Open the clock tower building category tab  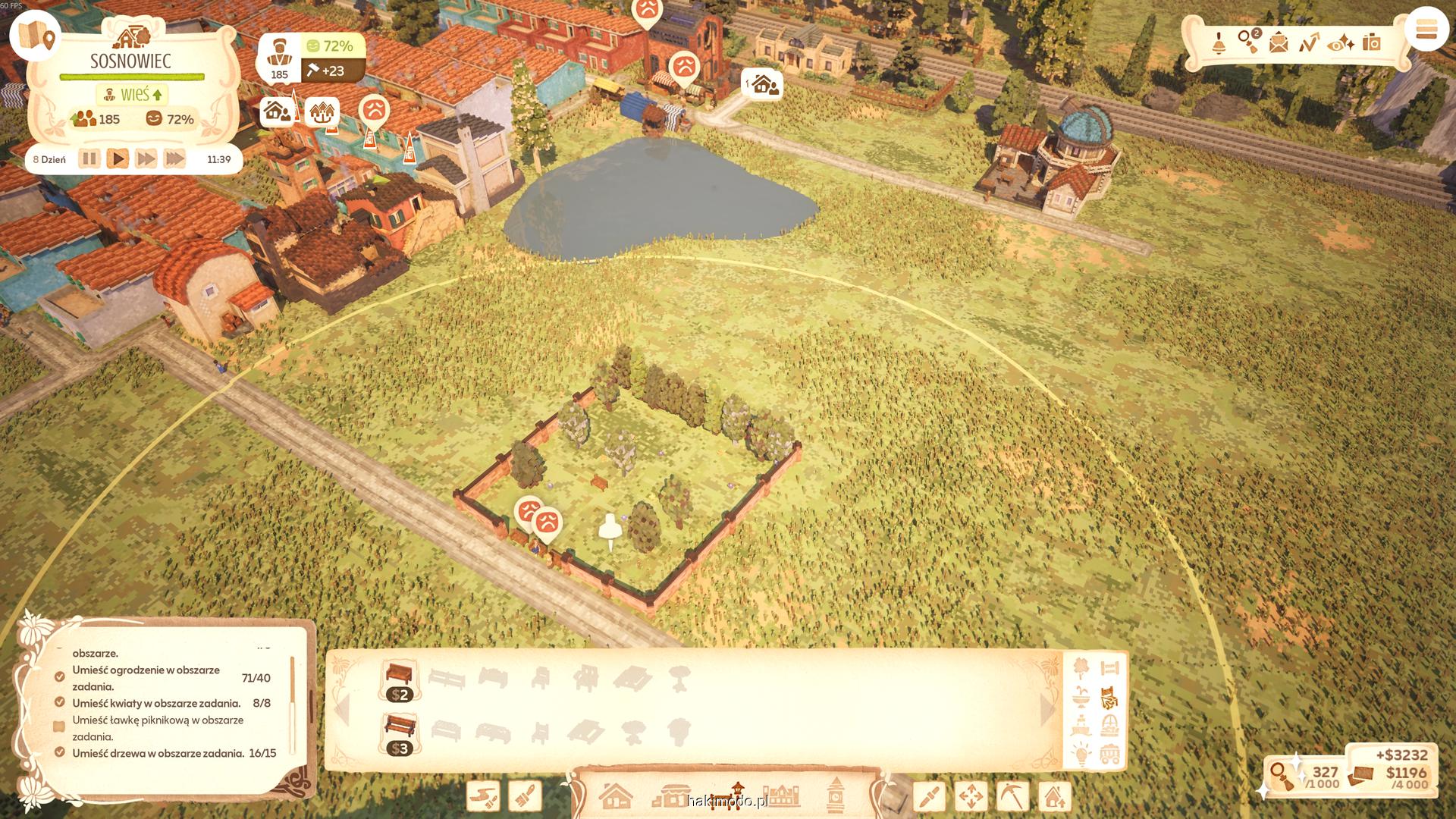point(835,795)
